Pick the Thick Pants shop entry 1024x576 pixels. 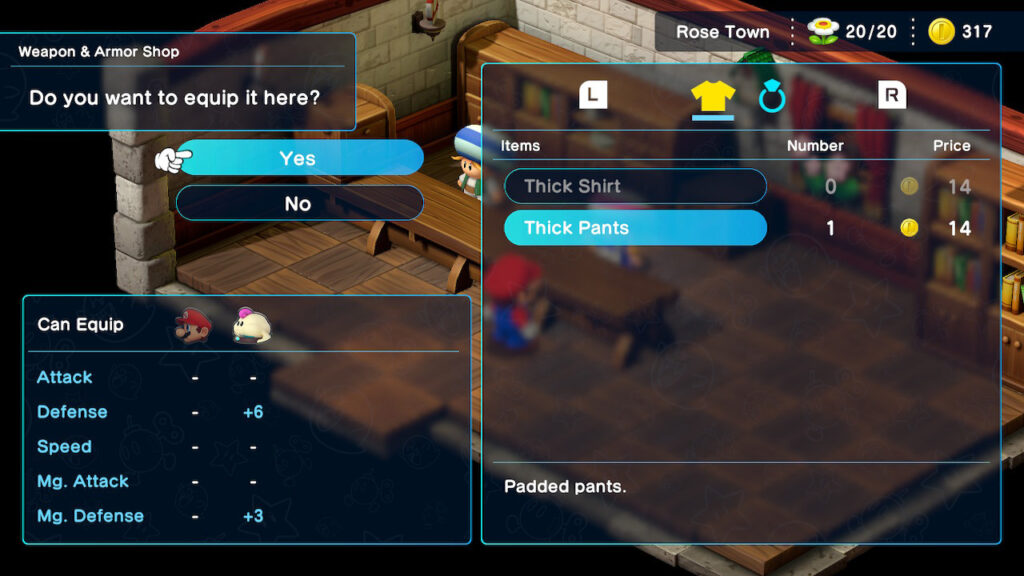pos(634,228)
